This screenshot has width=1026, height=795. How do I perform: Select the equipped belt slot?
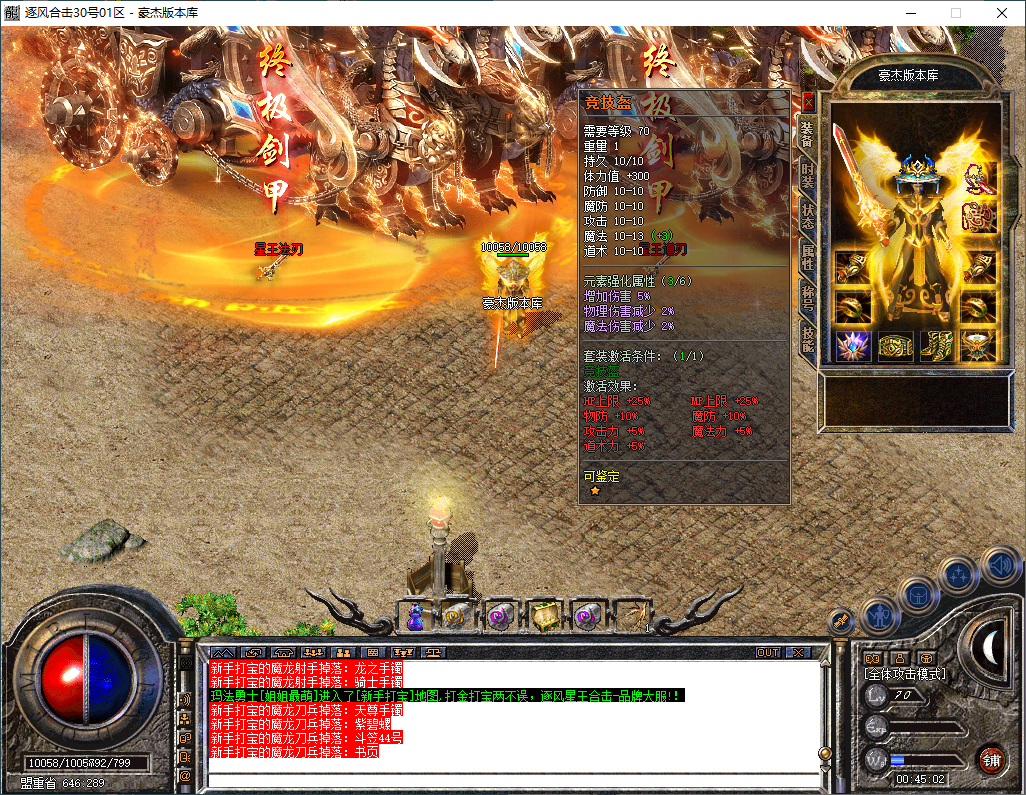click(894, 346)
